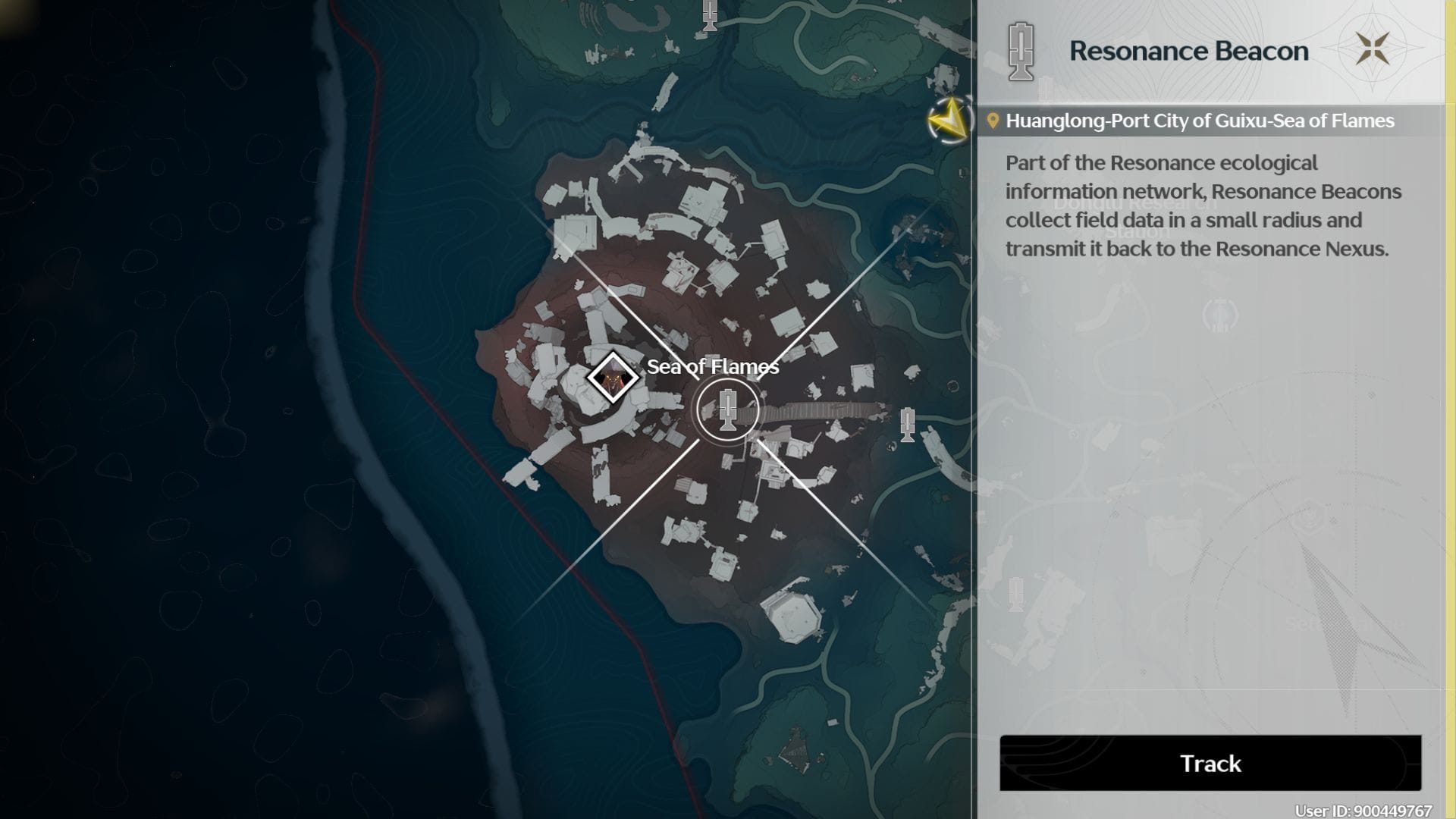Screen dimensions: 1456x819
Task: Click the Resonance Beacon icon in the panel header
Action: coord(1020,50)
